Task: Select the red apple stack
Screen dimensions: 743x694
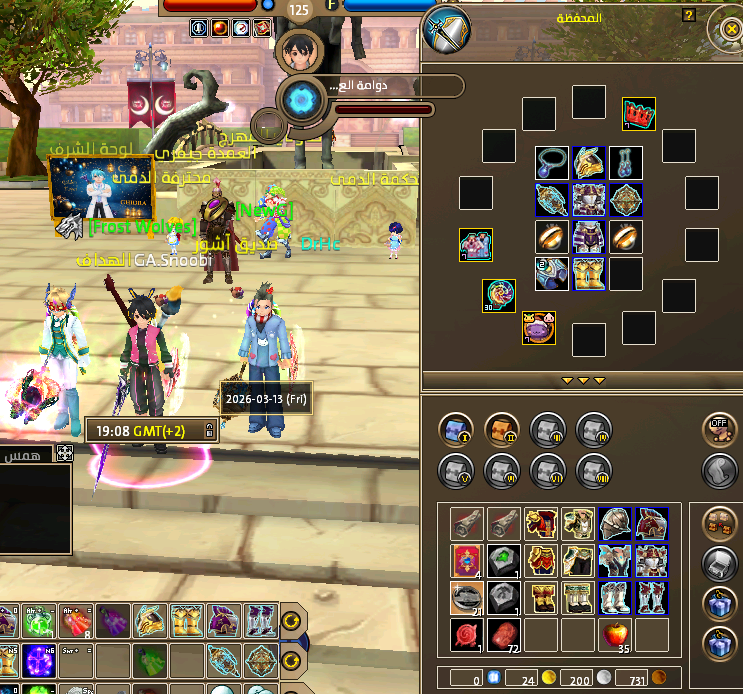Action: point(615,634)
